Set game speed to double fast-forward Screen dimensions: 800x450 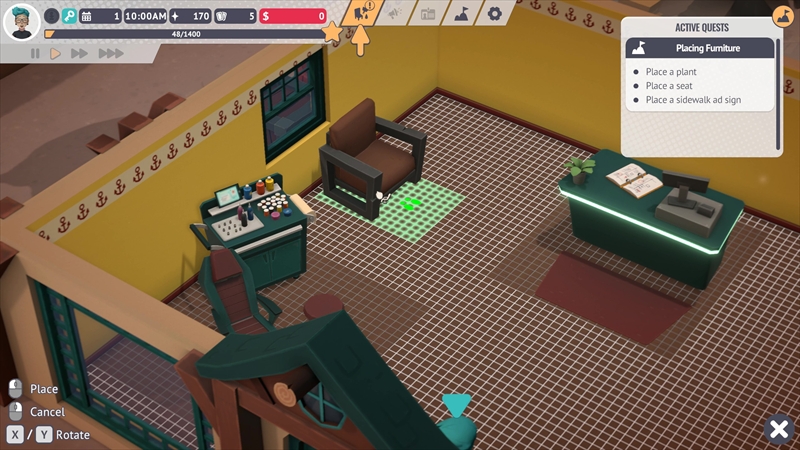(x=80, y=54)
